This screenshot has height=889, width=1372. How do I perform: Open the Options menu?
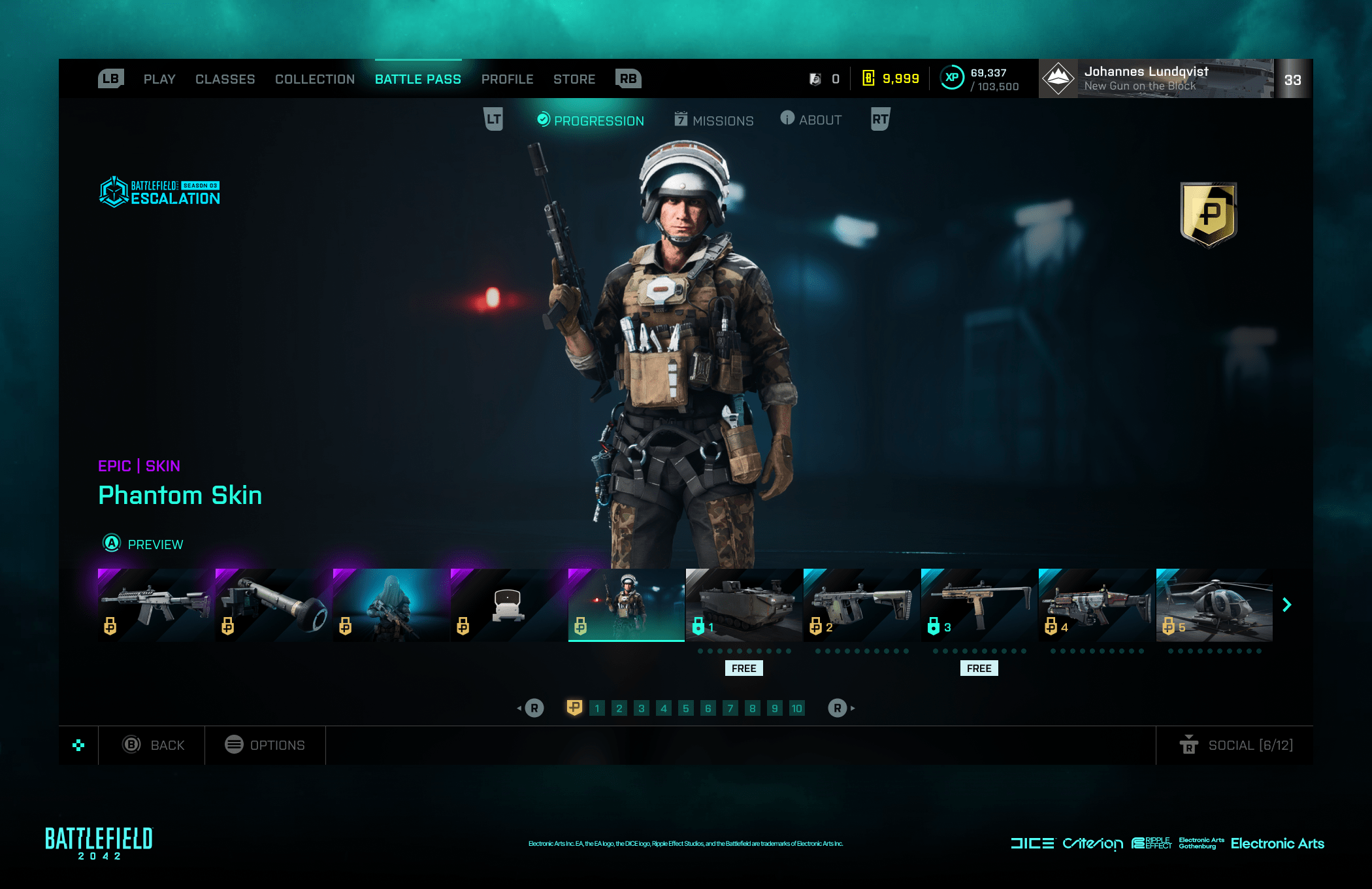[265, 745]
